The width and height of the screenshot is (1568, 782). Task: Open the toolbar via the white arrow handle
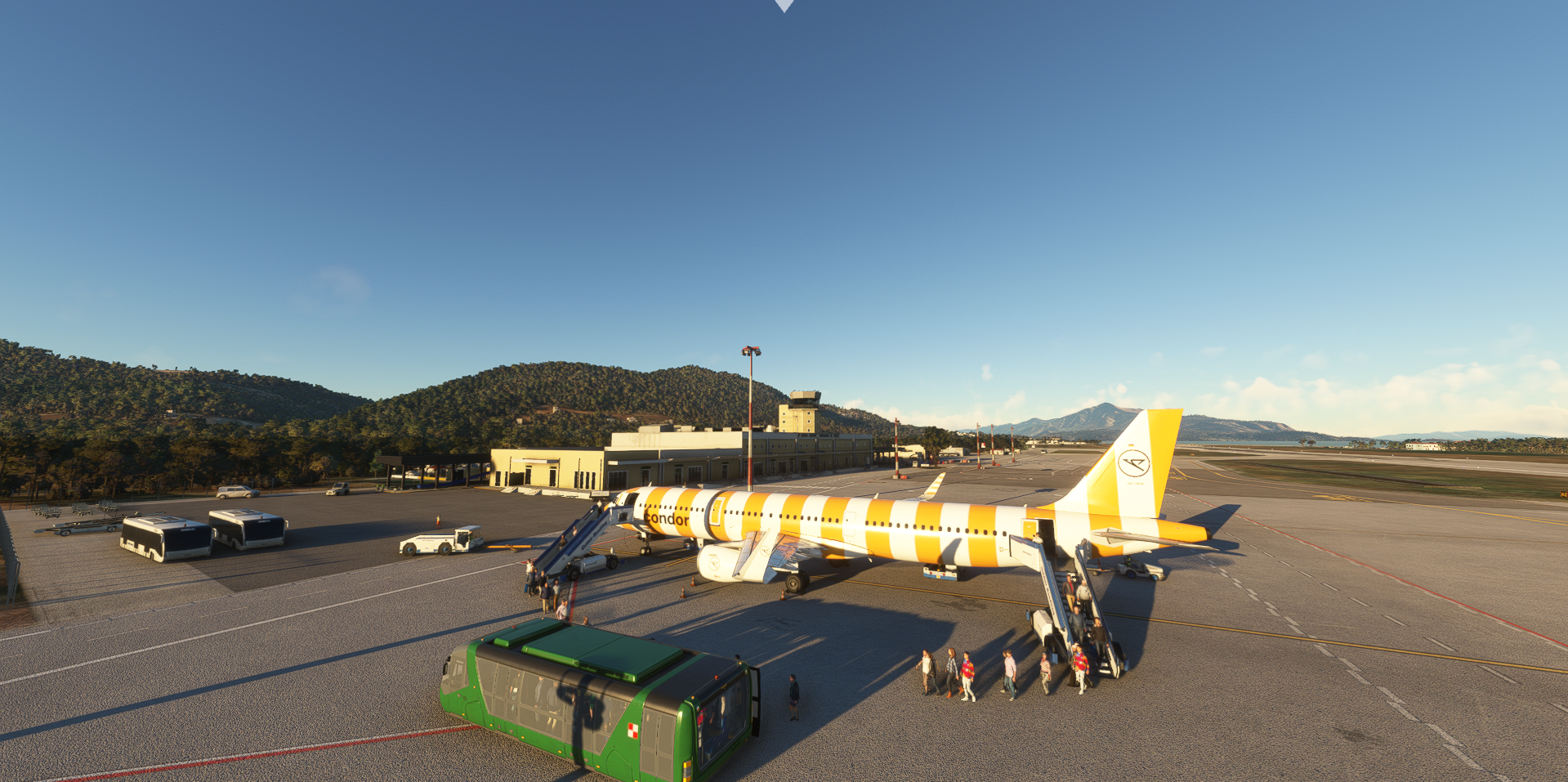[784, 5]
